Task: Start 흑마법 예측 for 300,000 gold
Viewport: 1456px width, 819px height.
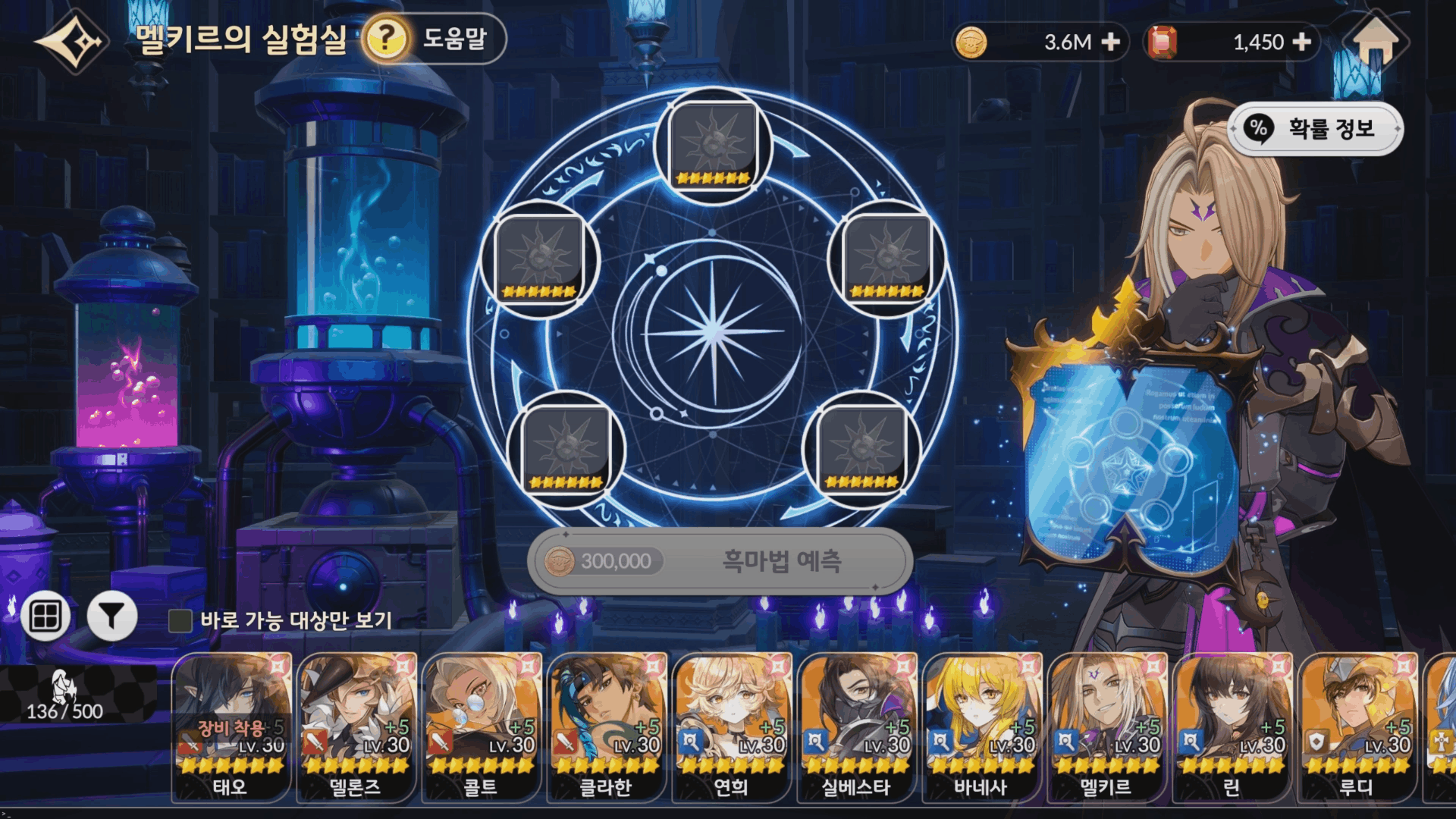Action: pos(719,561)
